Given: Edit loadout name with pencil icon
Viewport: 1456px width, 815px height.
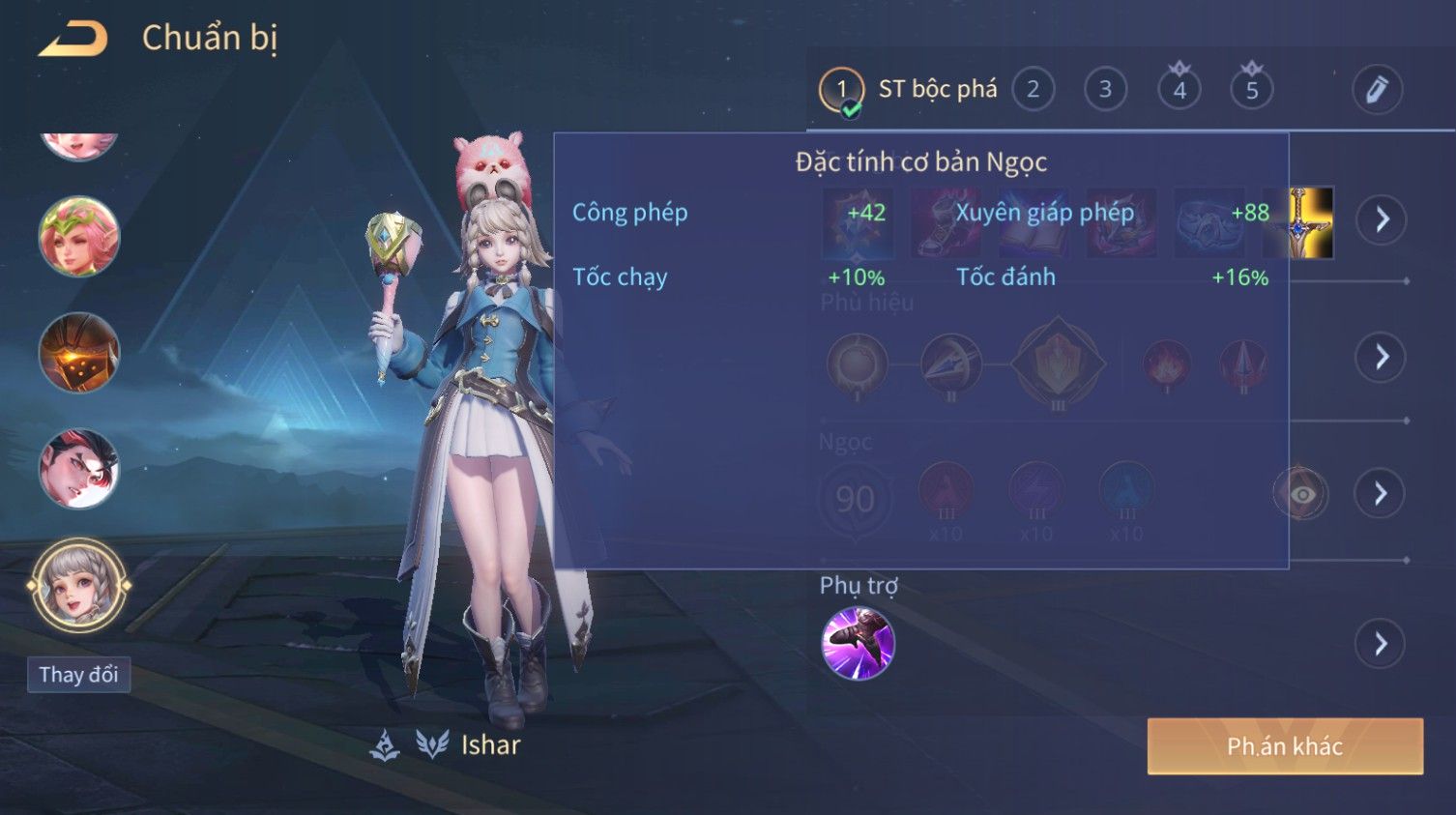Looking at the screenshot, I should pyautogui.click(x=1377, y=90).
